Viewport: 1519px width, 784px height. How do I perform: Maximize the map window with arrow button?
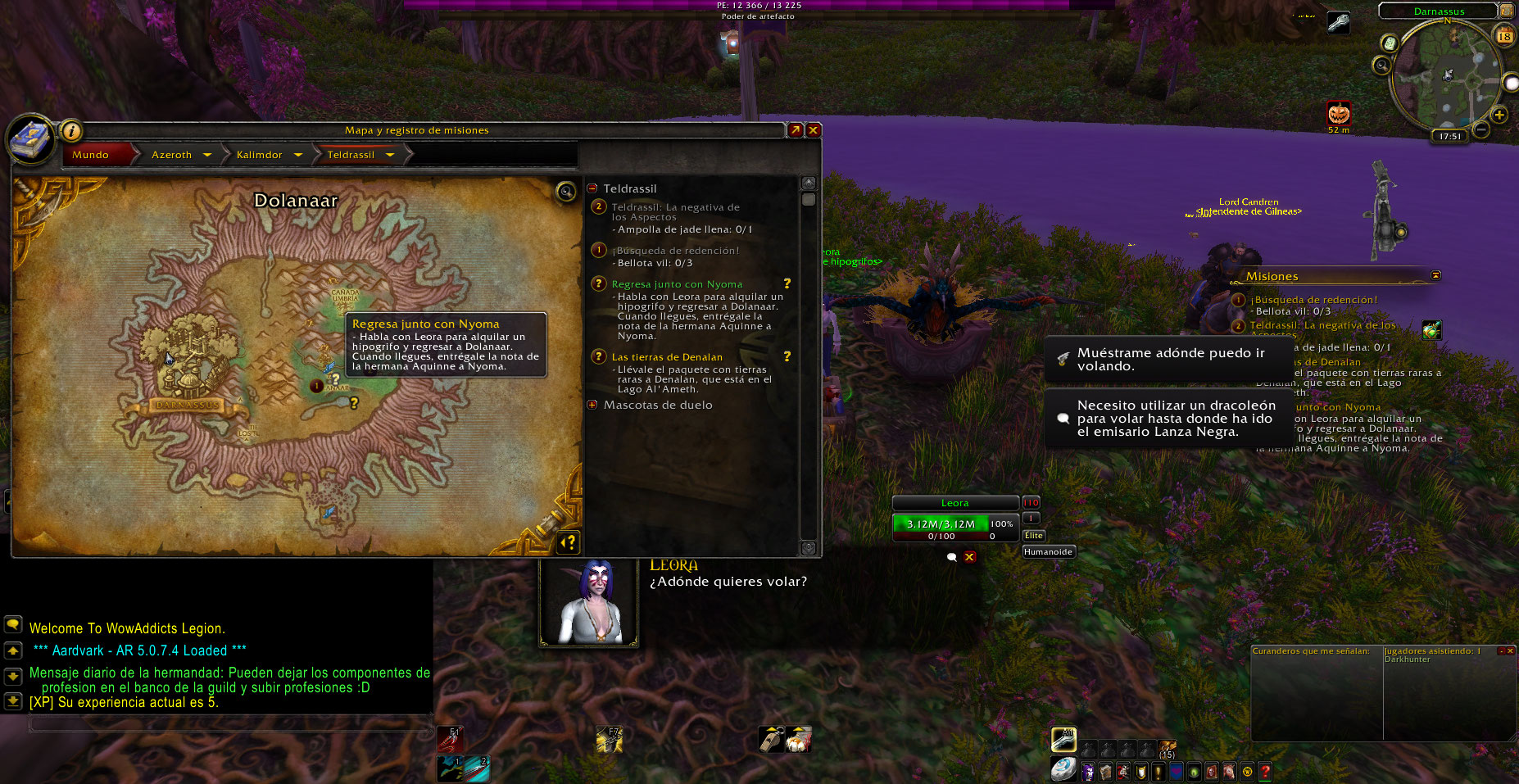pos(795,130)
